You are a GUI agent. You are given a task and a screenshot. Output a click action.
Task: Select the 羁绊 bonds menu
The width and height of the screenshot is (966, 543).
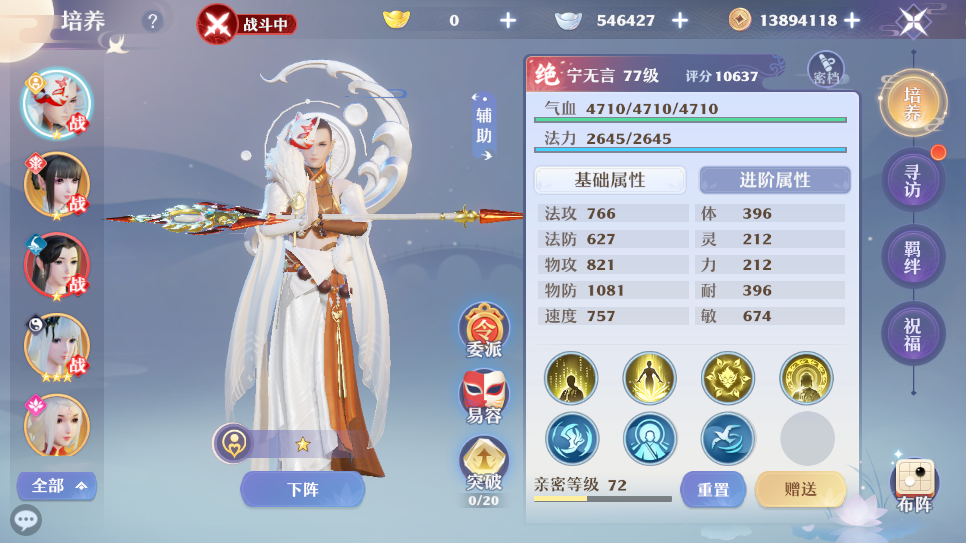(912, 257)
